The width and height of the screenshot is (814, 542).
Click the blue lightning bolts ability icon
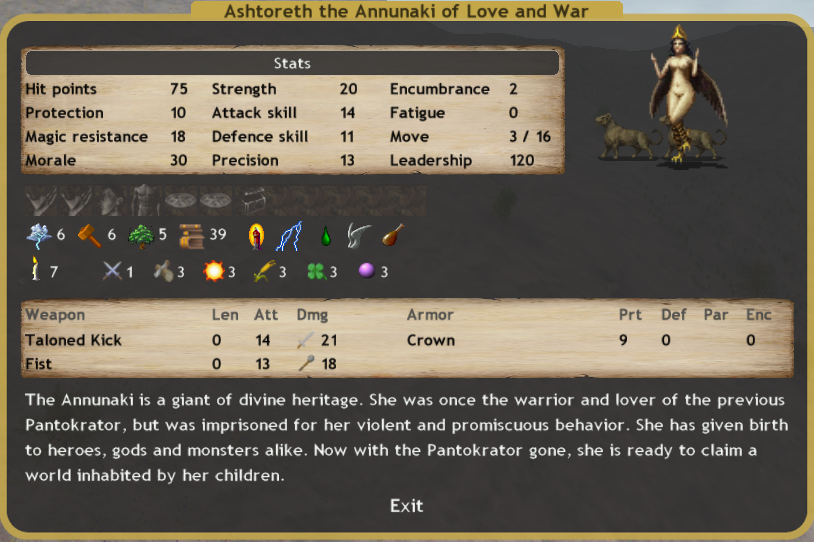click(x=289, y=236)
